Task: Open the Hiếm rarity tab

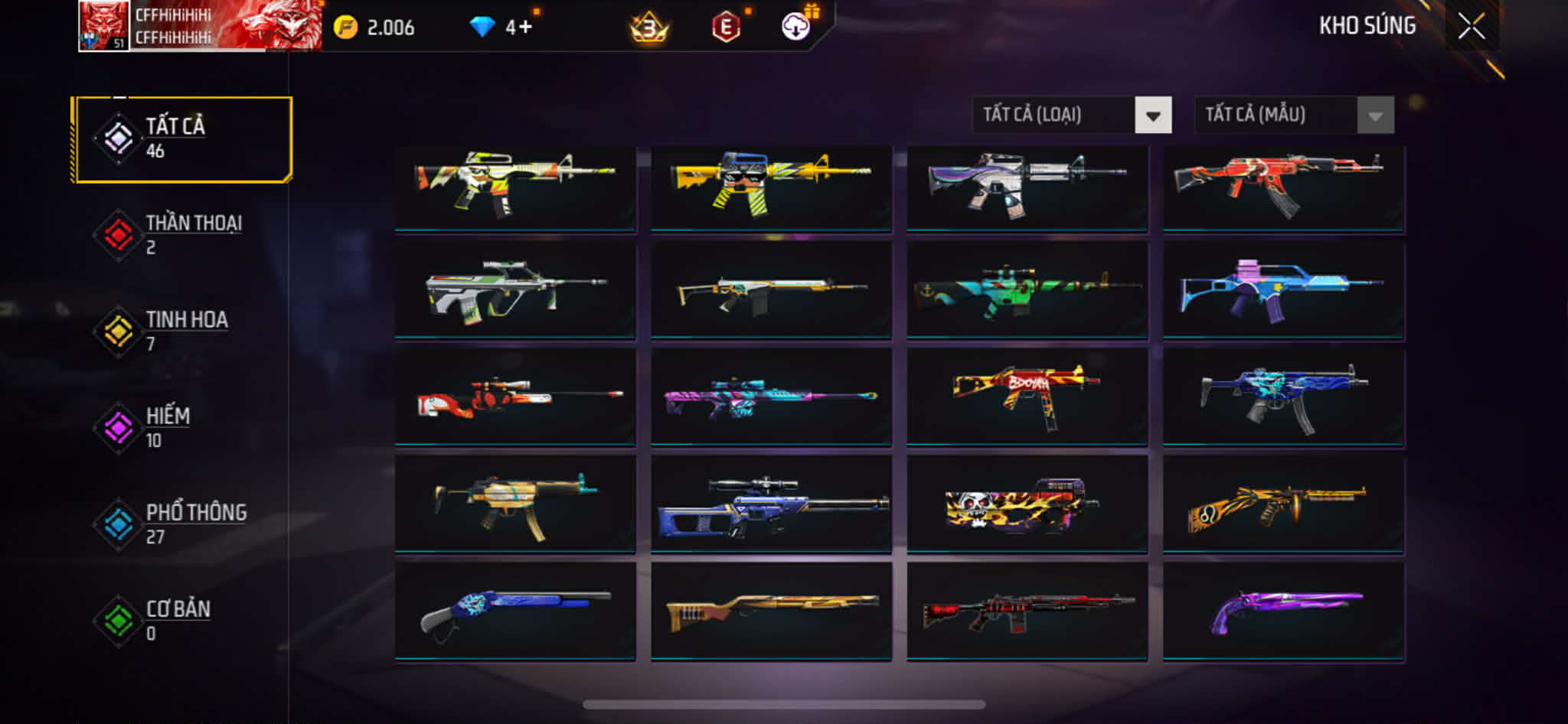Action: click(x=182, y=428)
